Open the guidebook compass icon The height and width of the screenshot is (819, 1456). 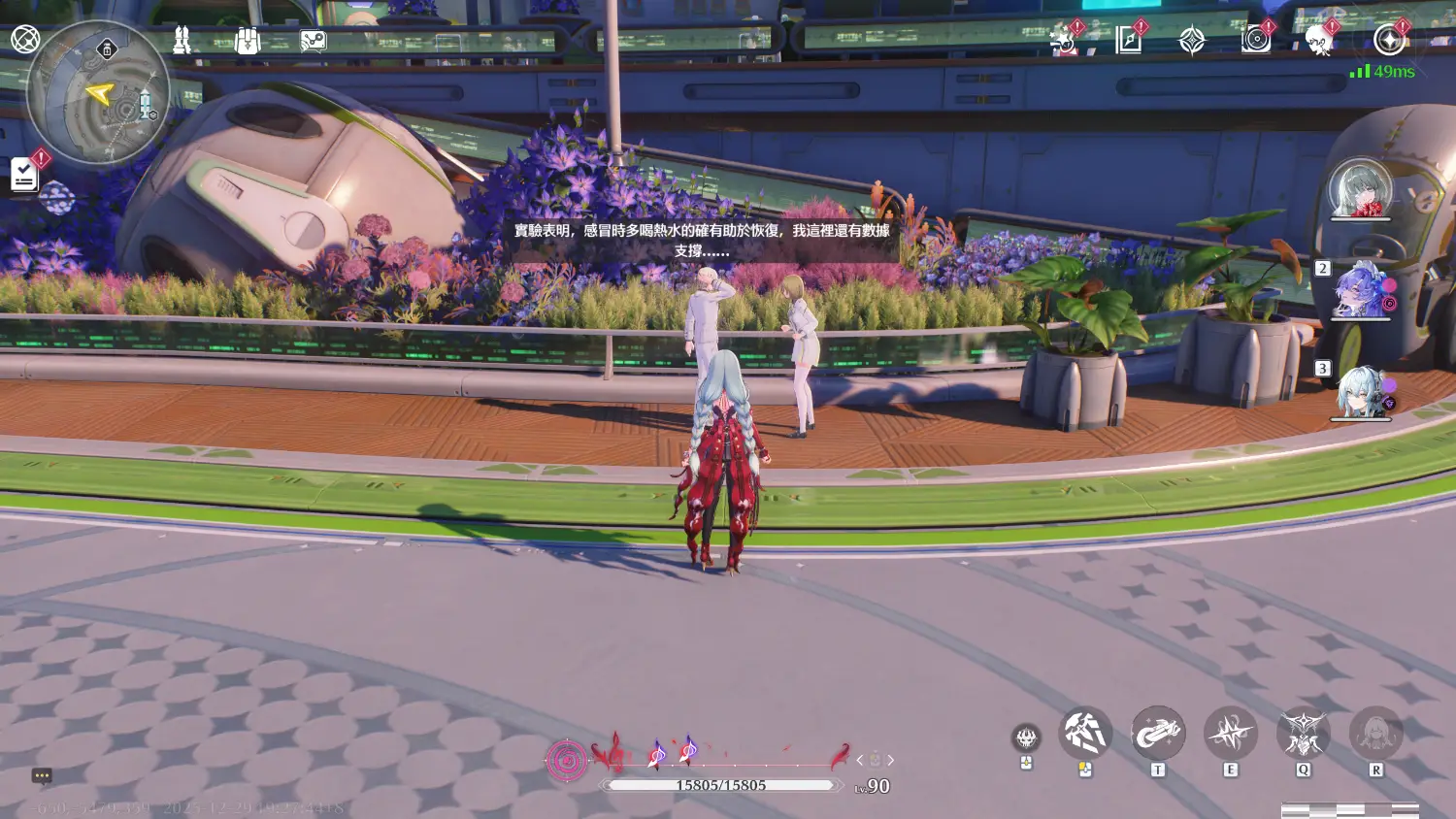[1128, 40]
